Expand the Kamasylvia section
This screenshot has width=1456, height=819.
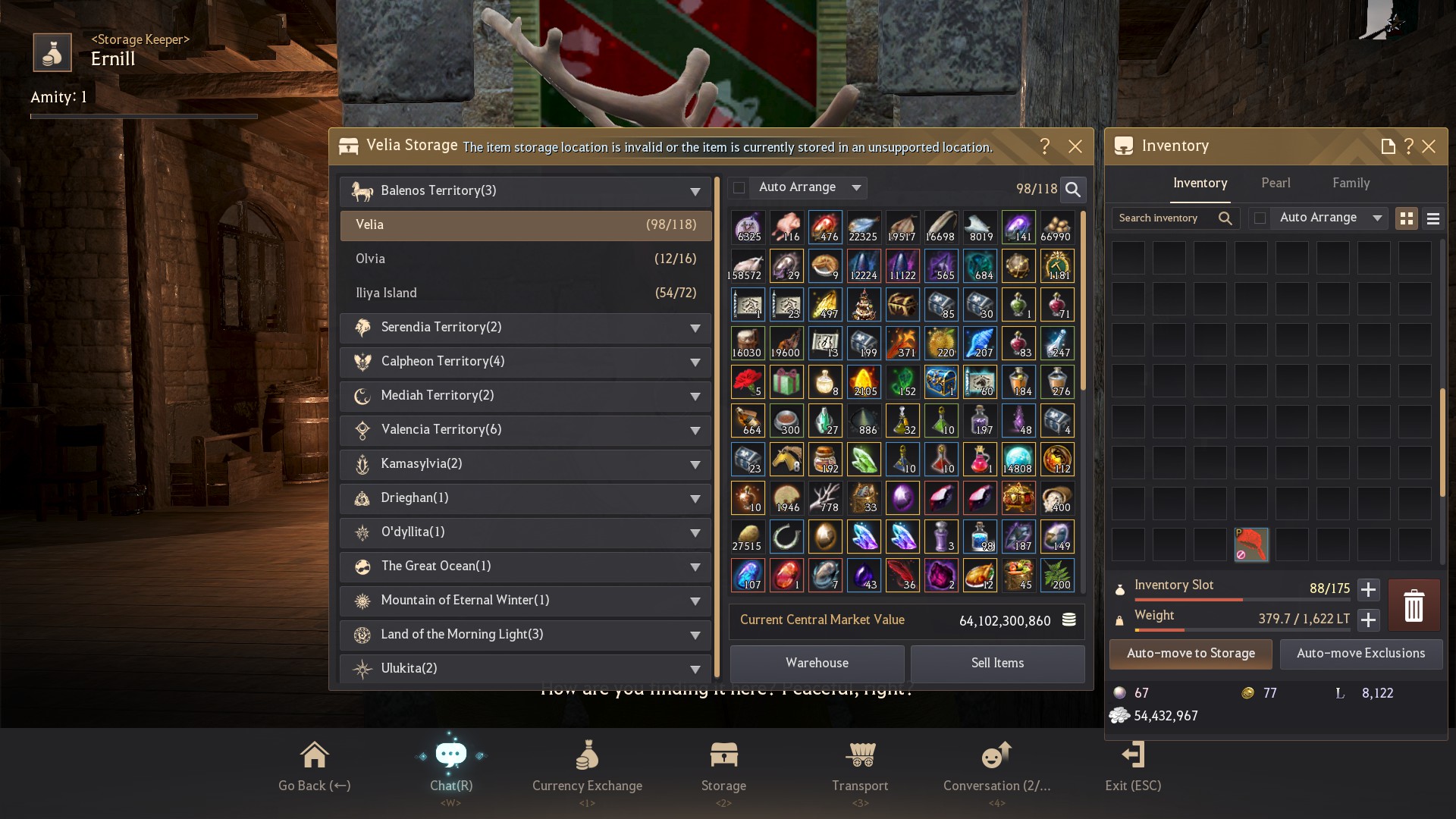695,465
